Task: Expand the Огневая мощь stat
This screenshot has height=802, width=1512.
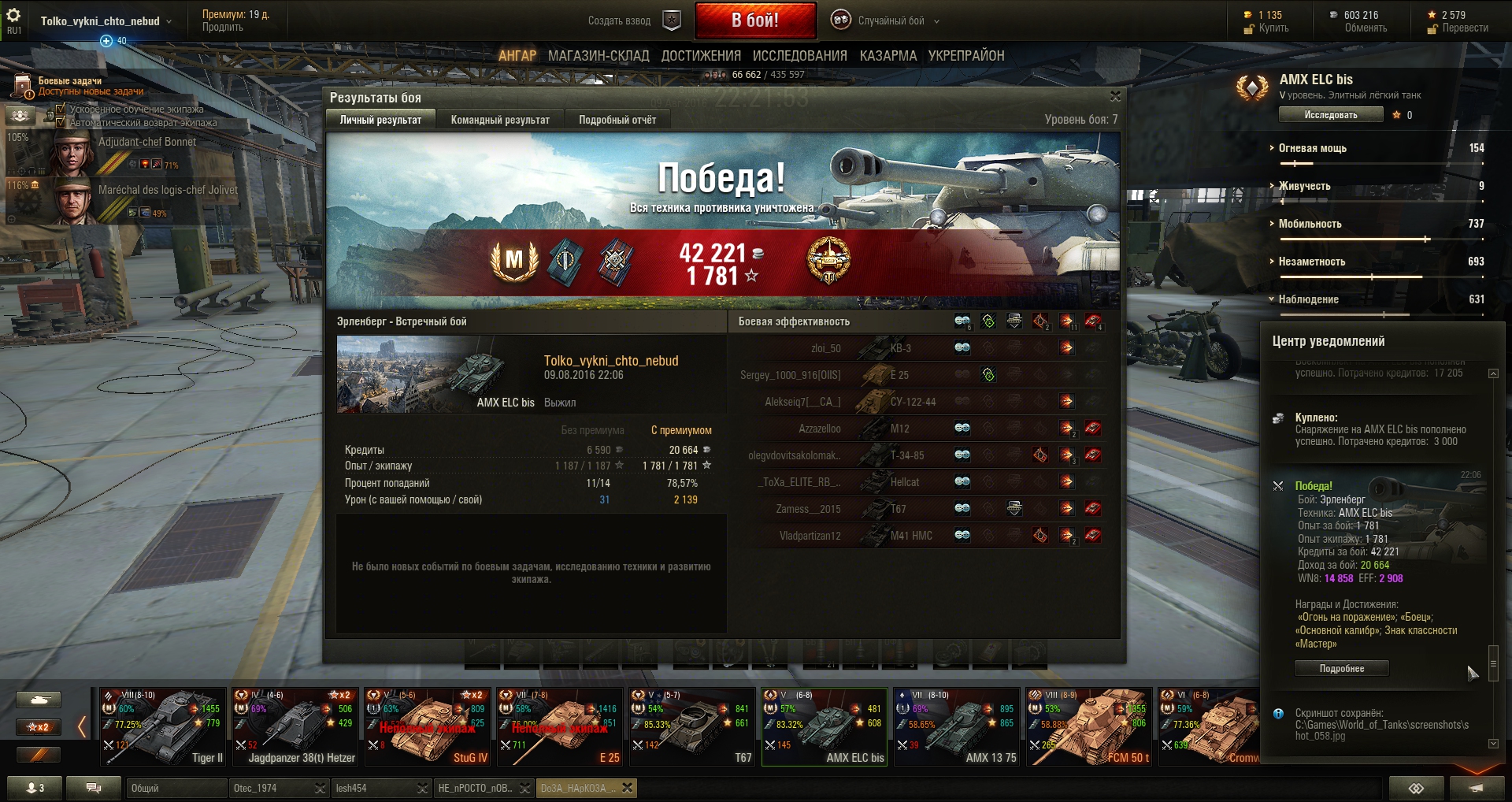Action: (1312, 148)
